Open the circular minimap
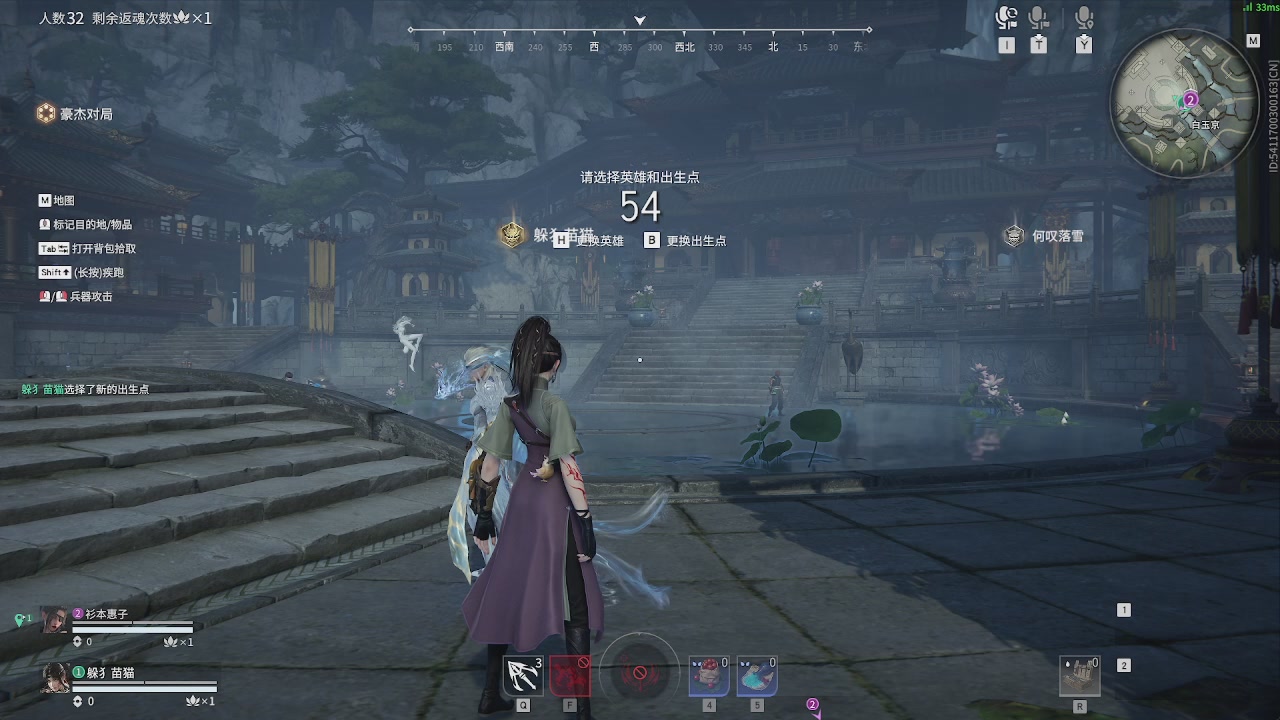This screenshot has height=720, width=1280. click(1183, 105)
